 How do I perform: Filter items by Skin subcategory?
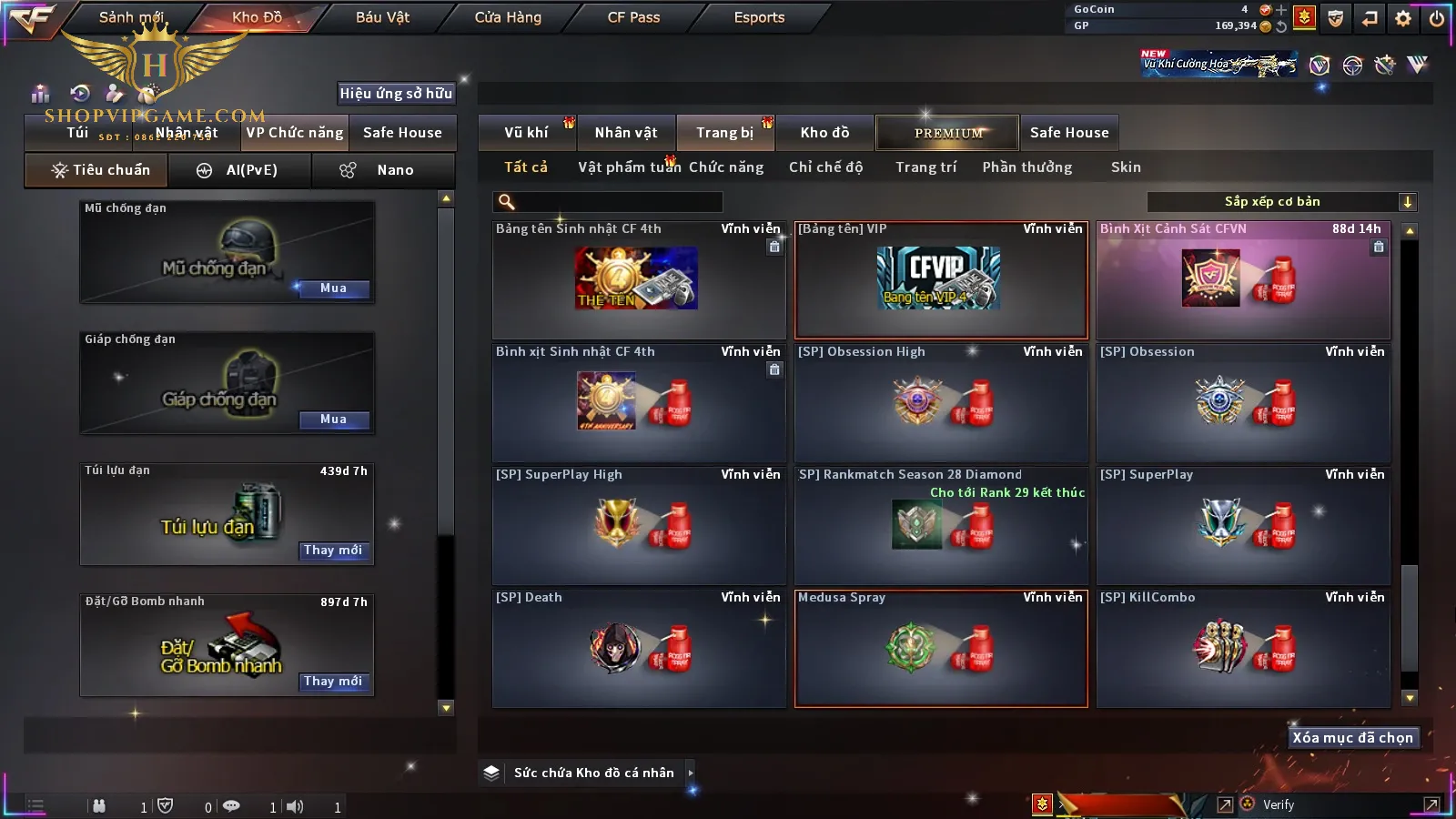click(1126, 167)
